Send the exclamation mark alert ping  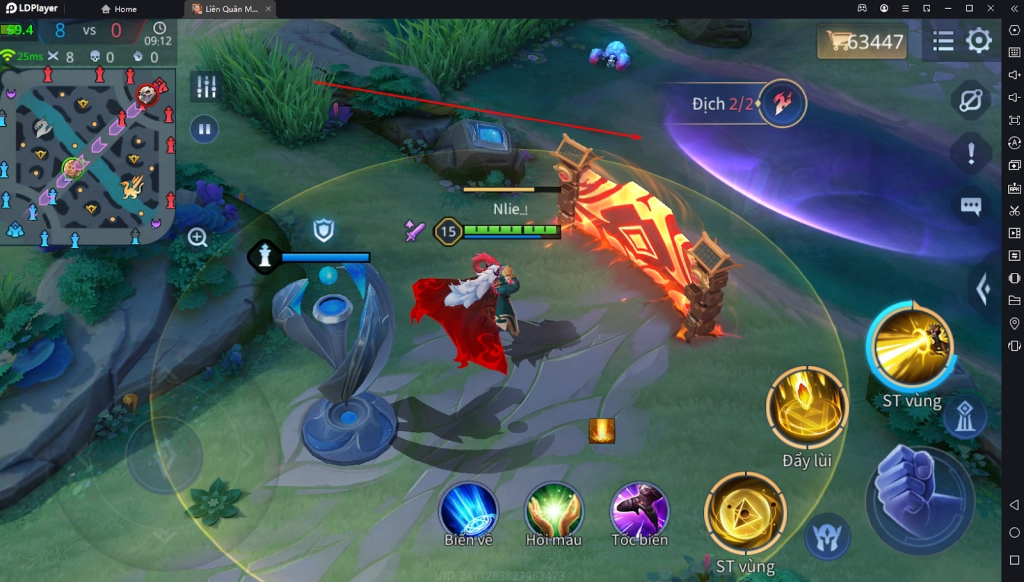[970, 153]
